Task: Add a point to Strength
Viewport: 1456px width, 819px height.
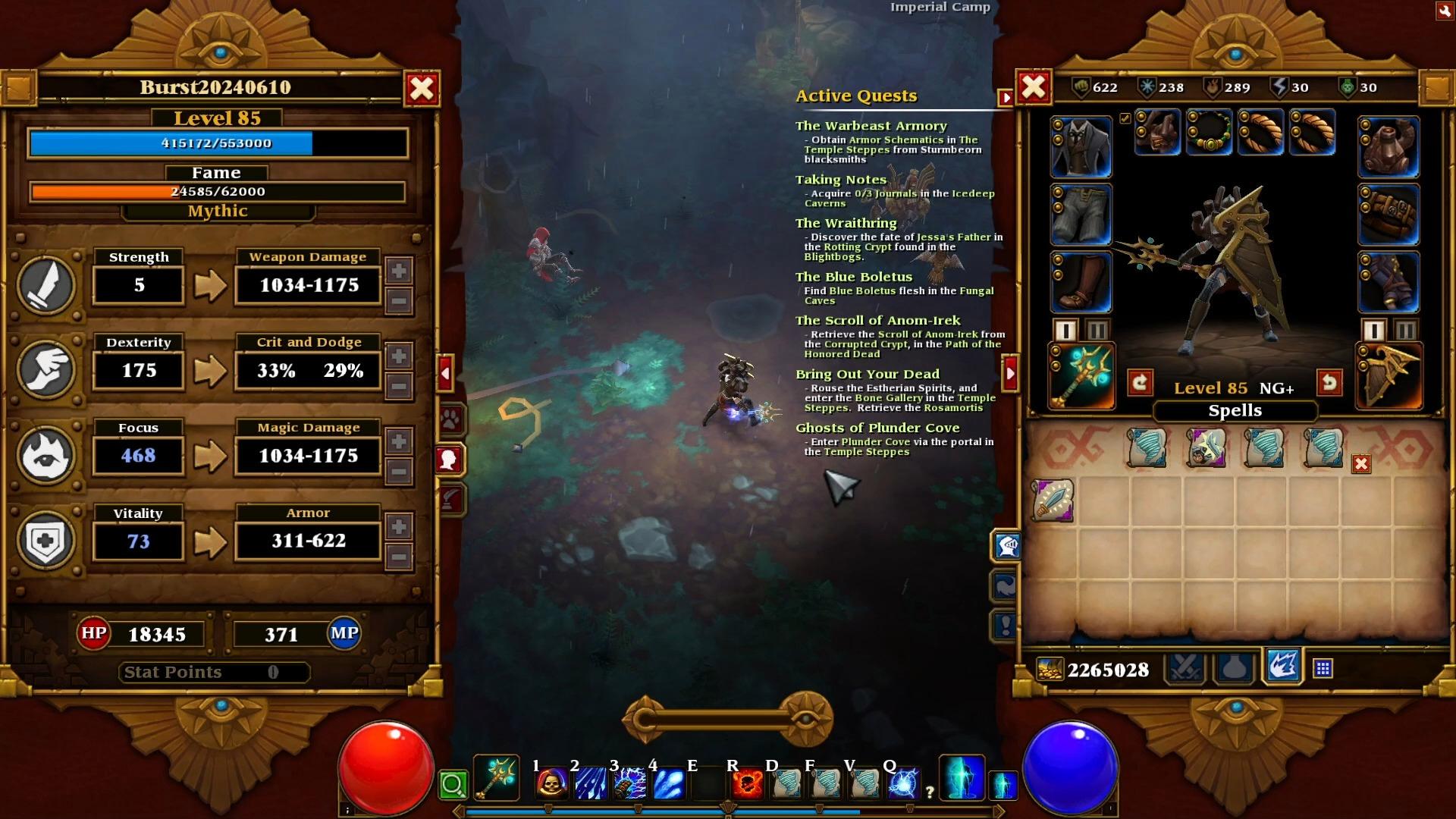Action: tap(399, 271)
